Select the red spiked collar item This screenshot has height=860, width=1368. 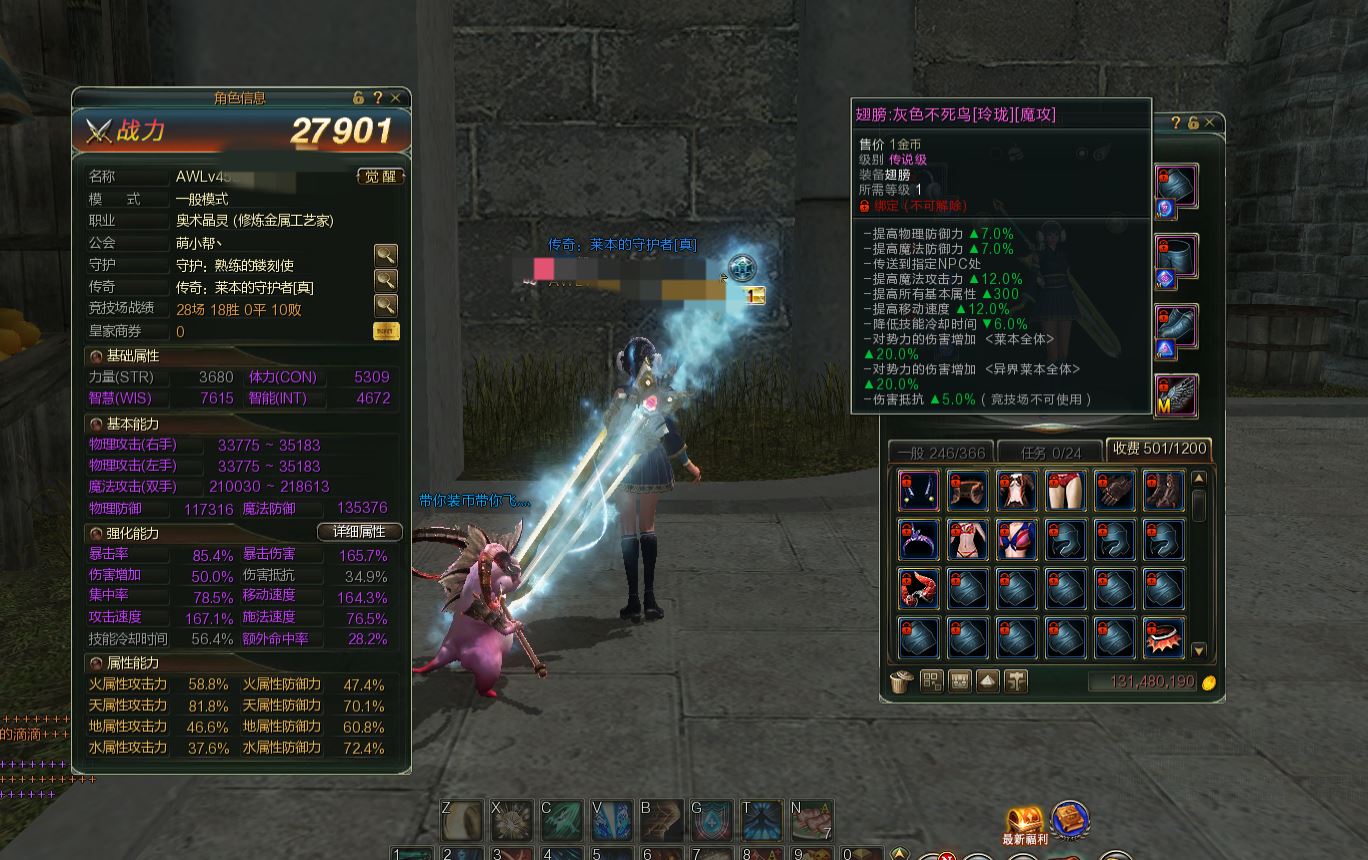[1163, 638]
